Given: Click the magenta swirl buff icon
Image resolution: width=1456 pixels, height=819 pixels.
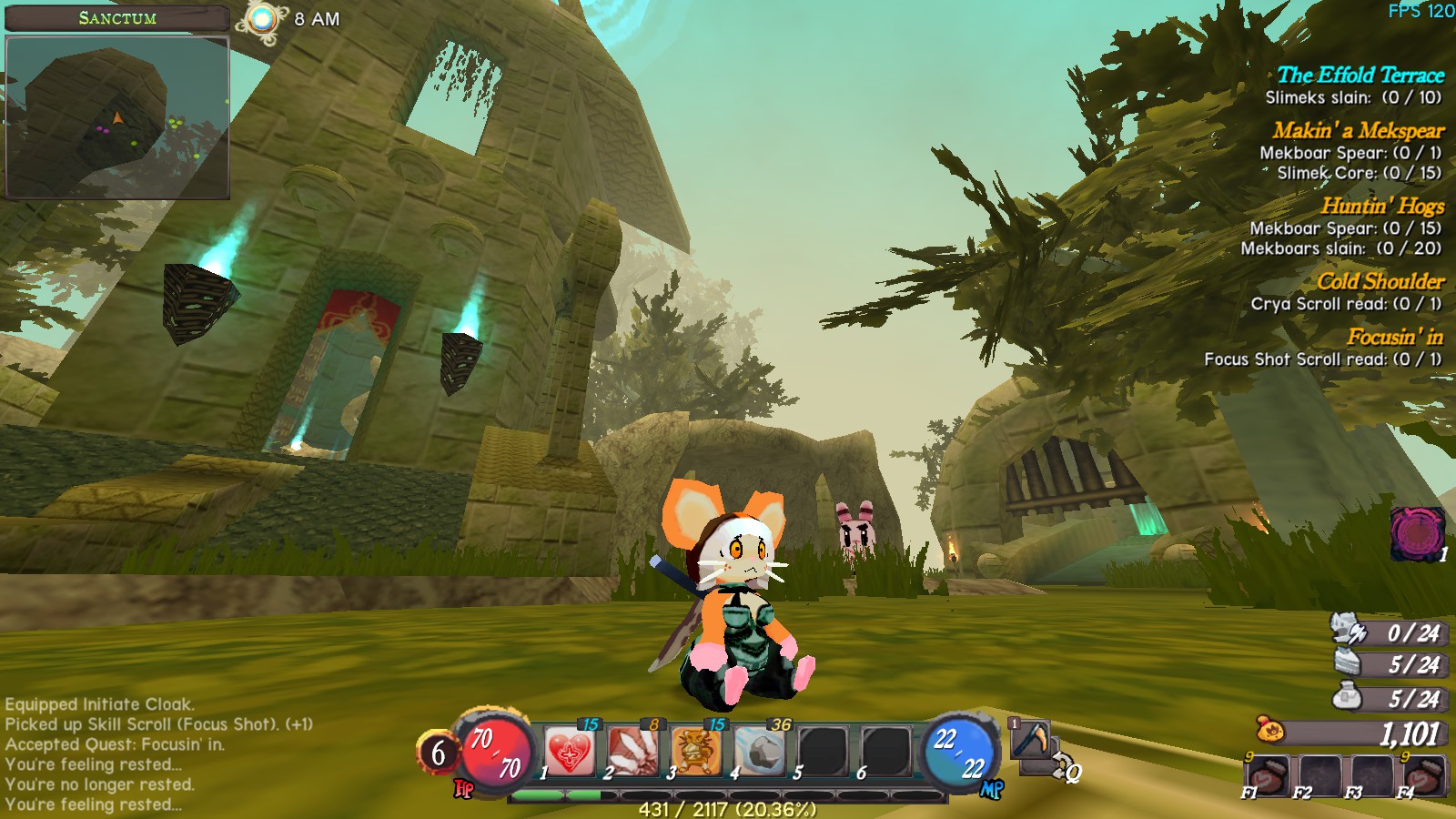Looking at the screenshot, I should (x=1416, y=533).
